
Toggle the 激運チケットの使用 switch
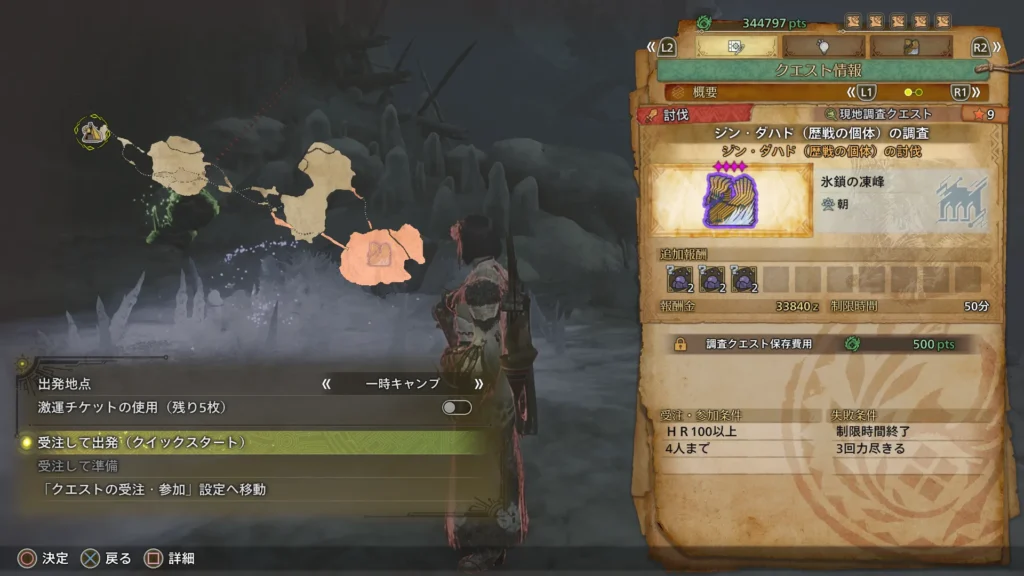pyautogui.click(x=457, y=407)
